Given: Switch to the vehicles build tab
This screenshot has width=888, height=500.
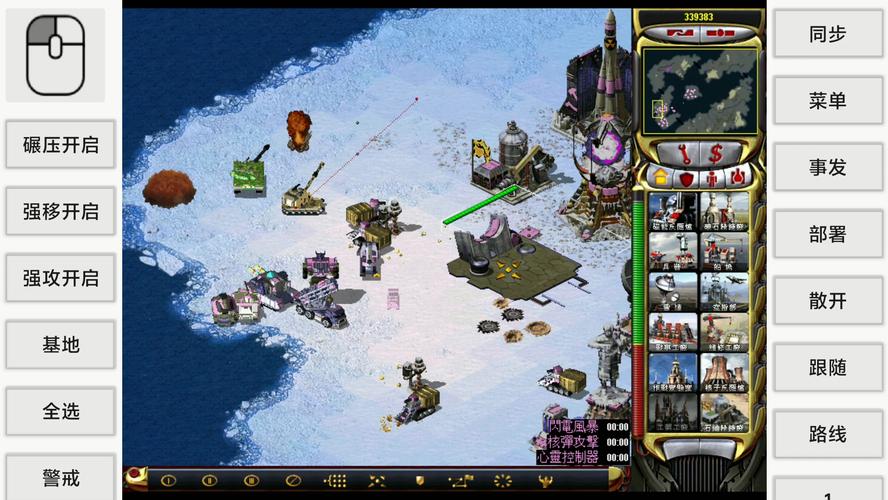Looking at the screenshot, I should coord(737,178).
